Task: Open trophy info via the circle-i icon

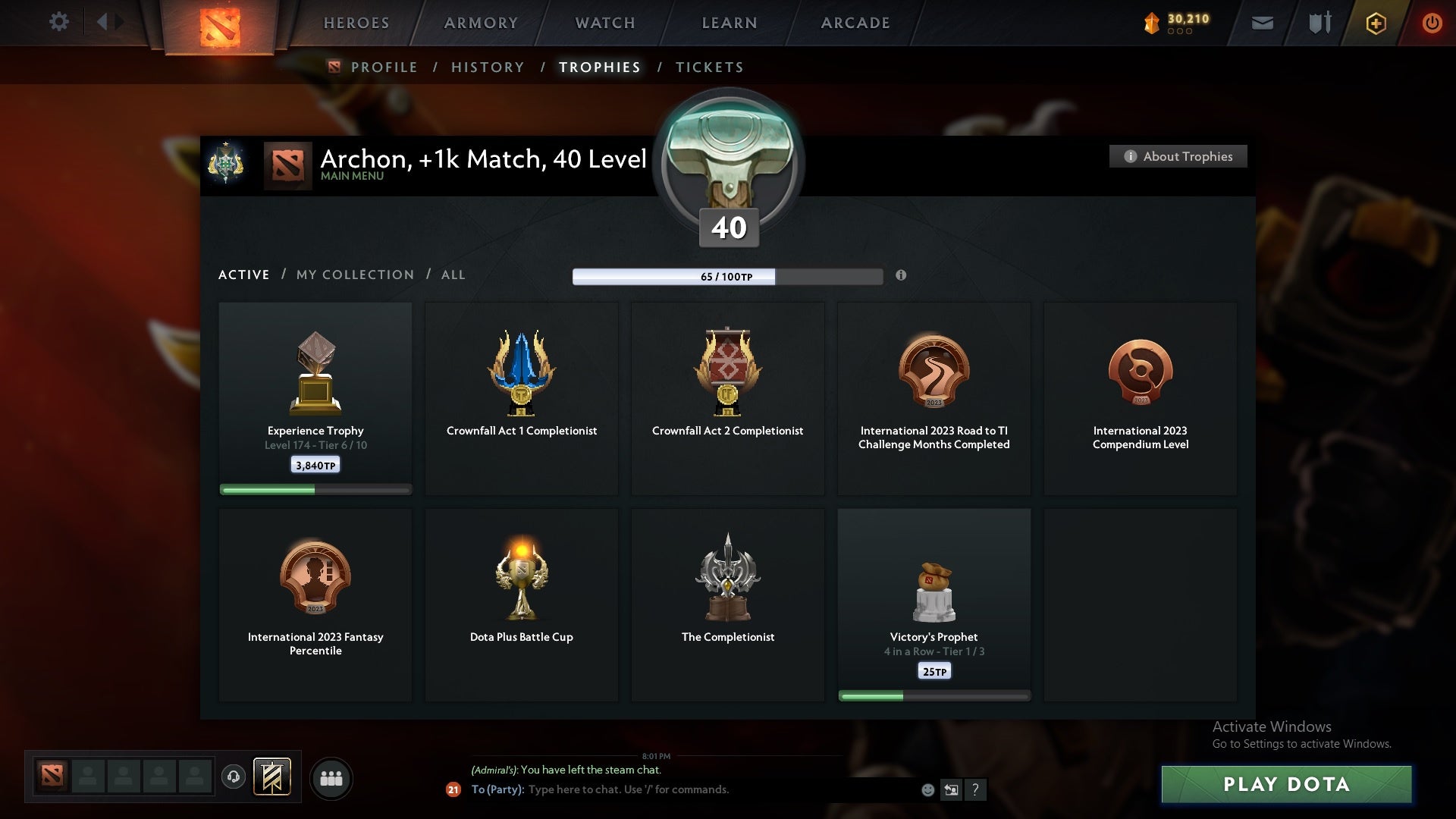Action: click(x=902, y=277)
